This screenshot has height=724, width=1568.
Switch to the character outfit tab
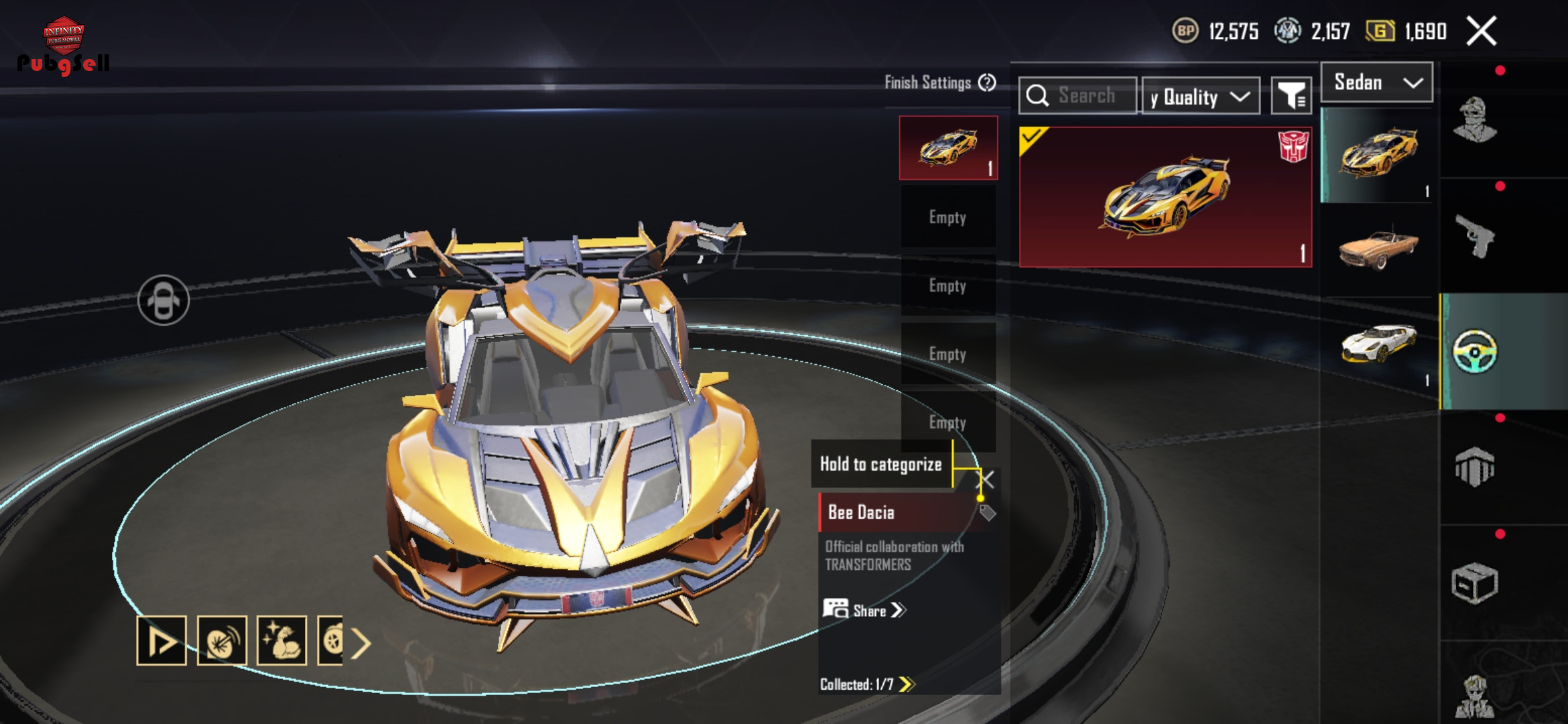[1474, 121]
